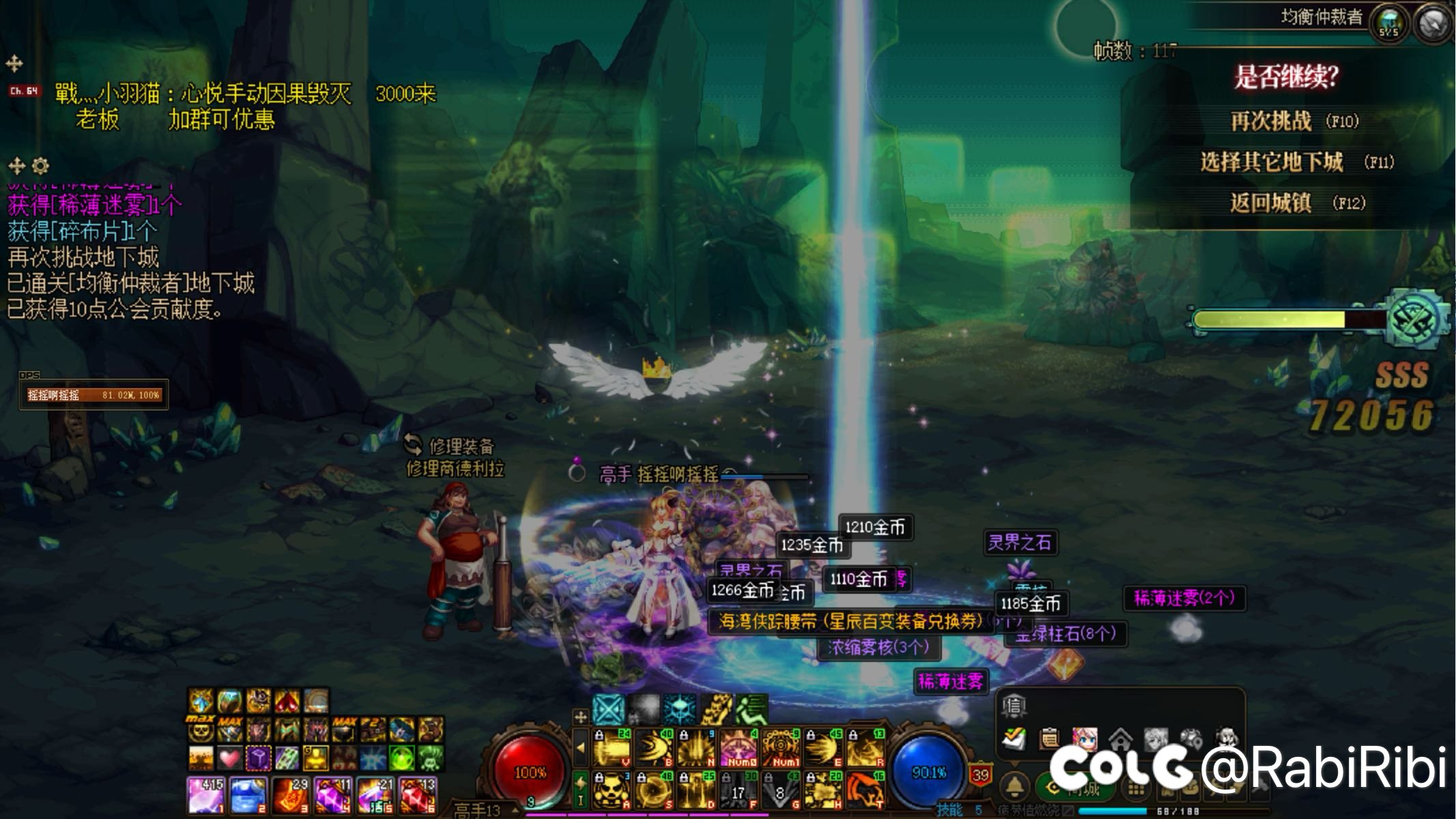Use the consumable in quick slot 1
Image resolution: width=1456 pixels, height=819 pixels.
(x=205, y=794)
